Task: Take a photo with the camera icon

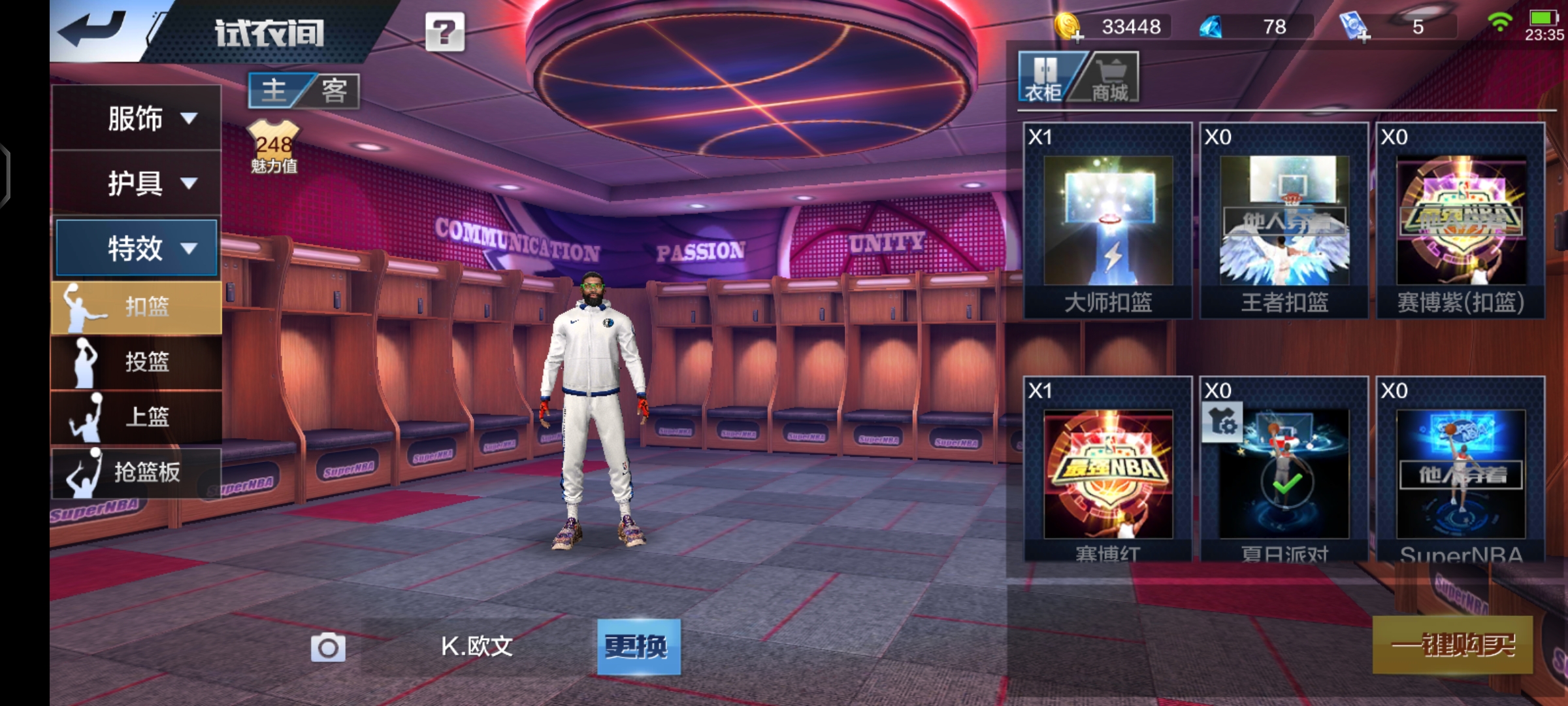Action: [328, 647]
